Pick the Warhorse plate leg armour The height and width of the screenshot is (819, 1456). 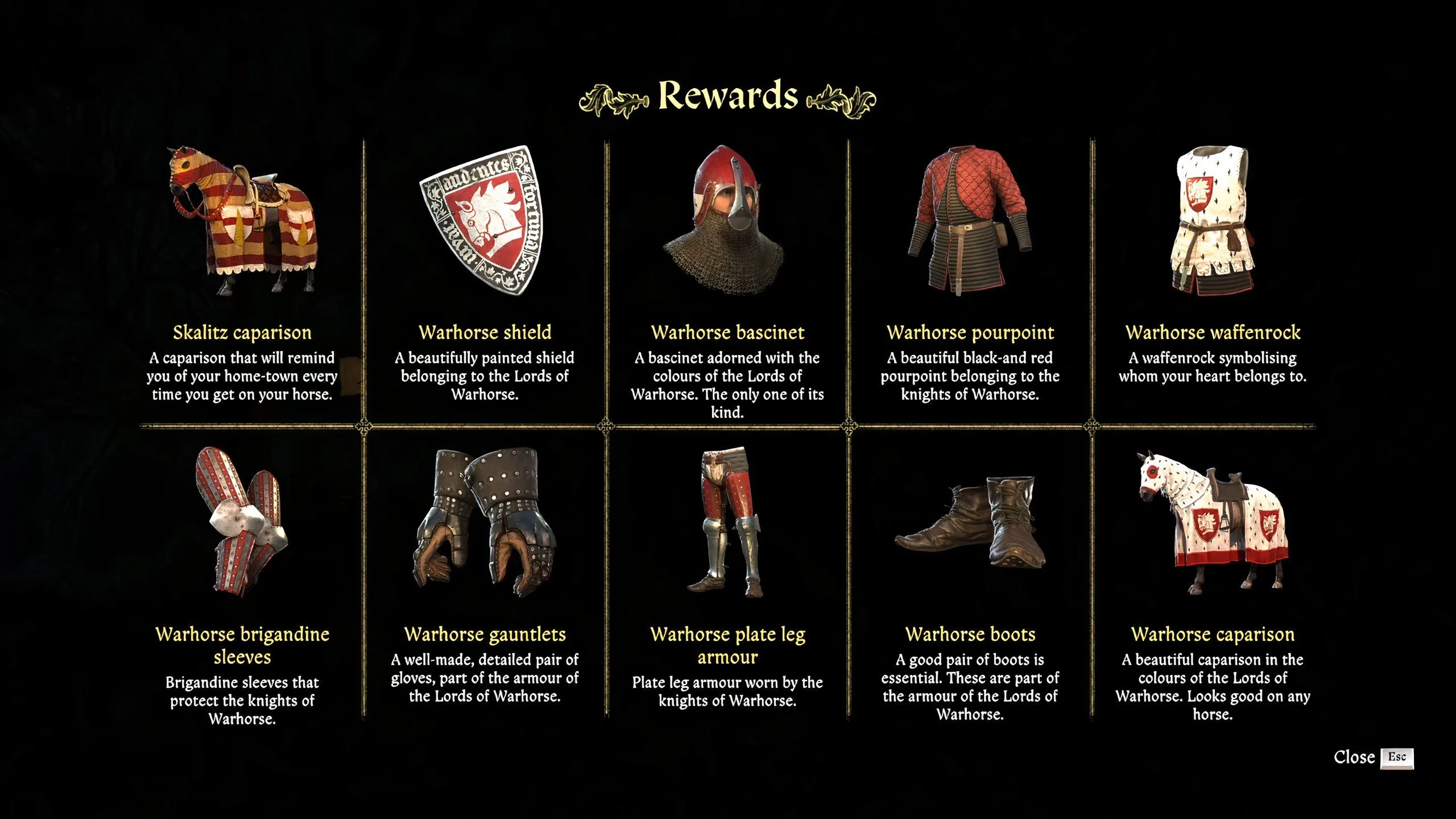pos(727,523)
